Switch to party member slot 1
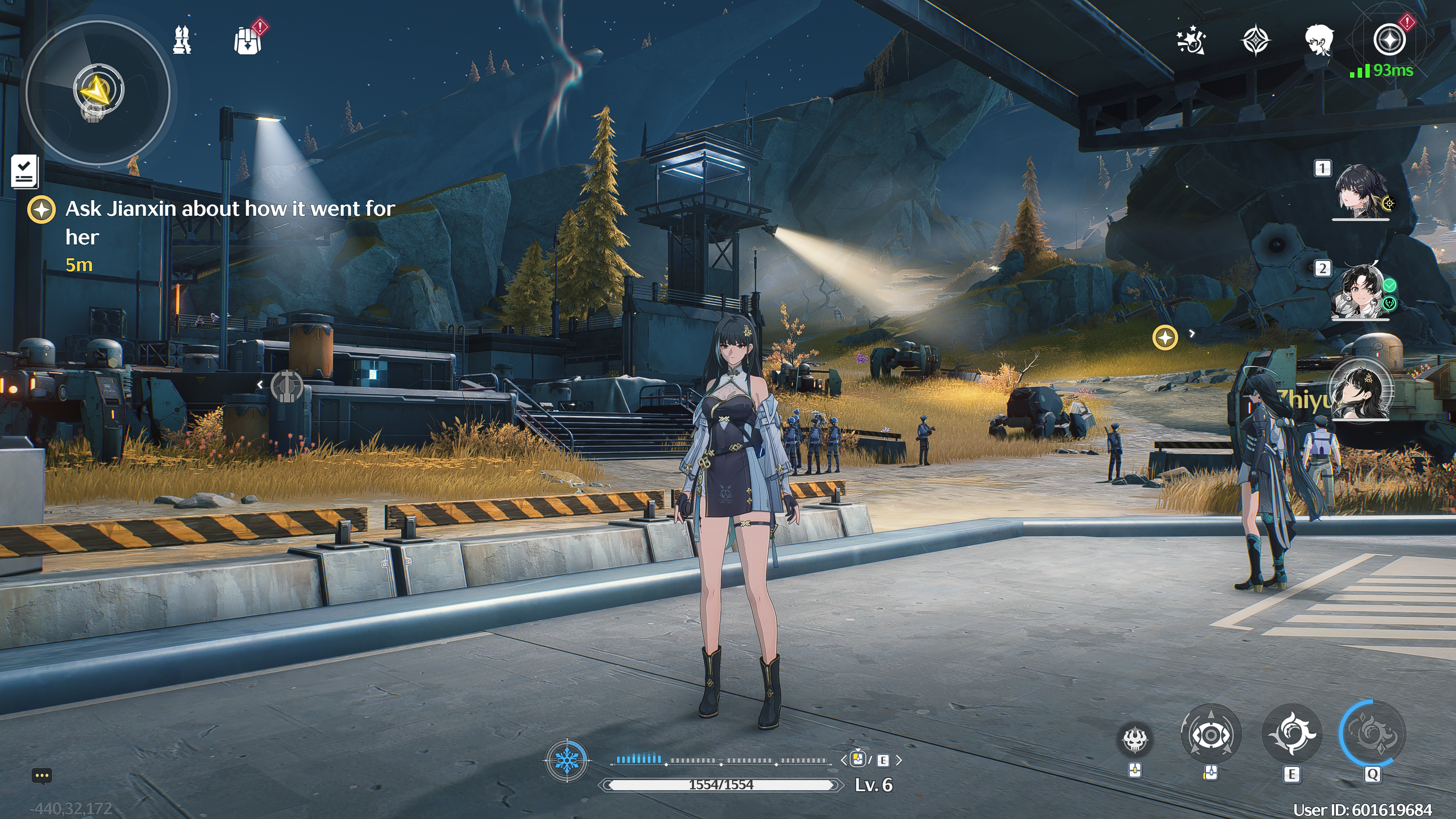1456x819 pixels. [1360, 191]
